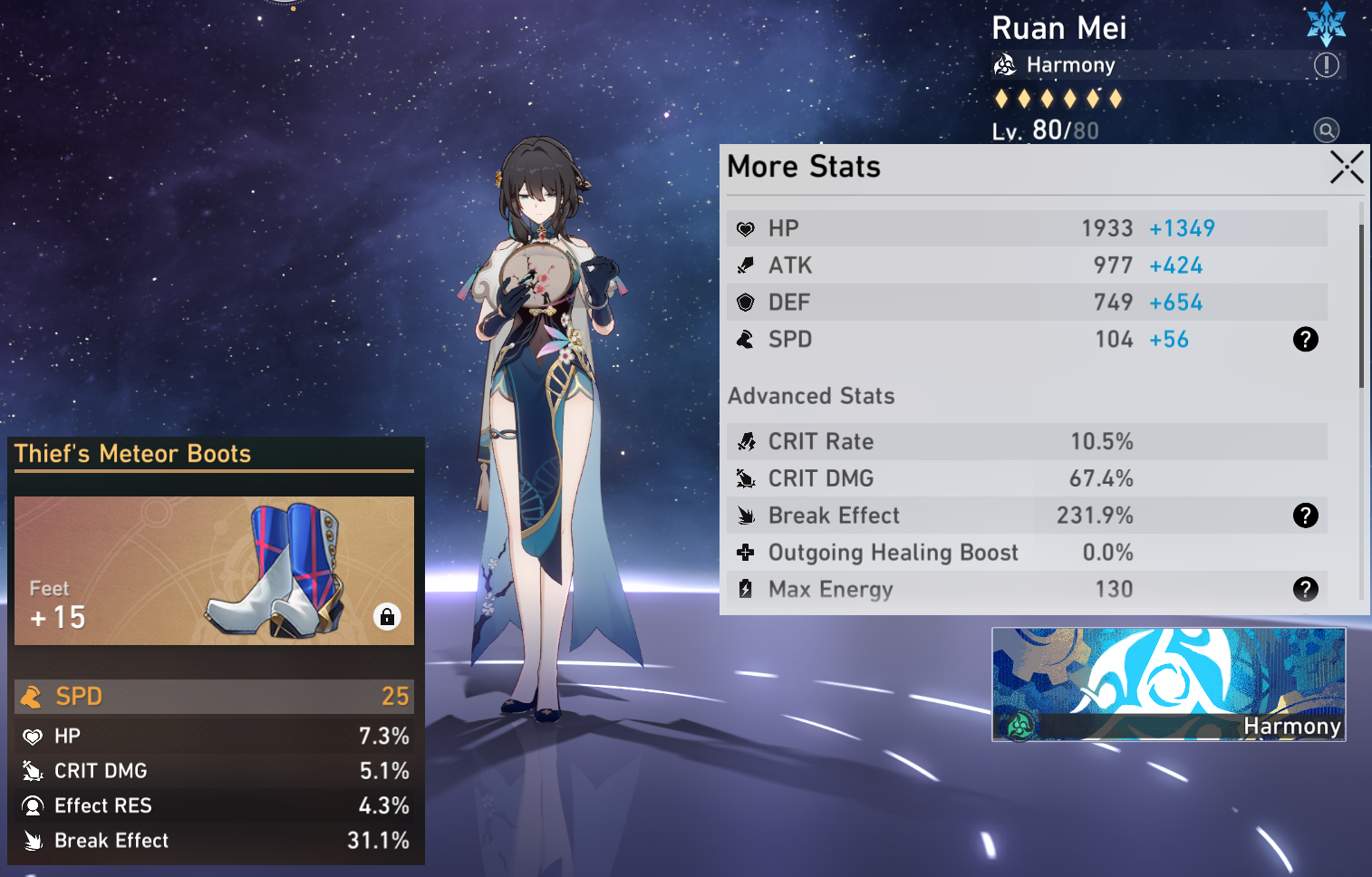The image size is (1372, 877).
Task: Click the info icon next to the Harmony label
Action: point(1325,64)
